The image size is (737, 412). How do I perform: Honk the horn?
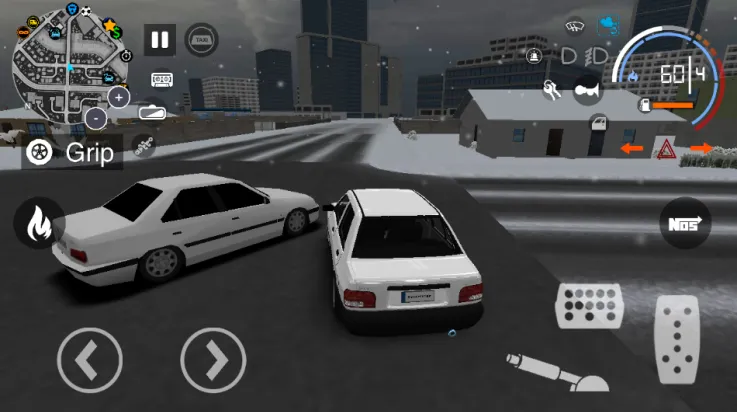pos(589,90)
